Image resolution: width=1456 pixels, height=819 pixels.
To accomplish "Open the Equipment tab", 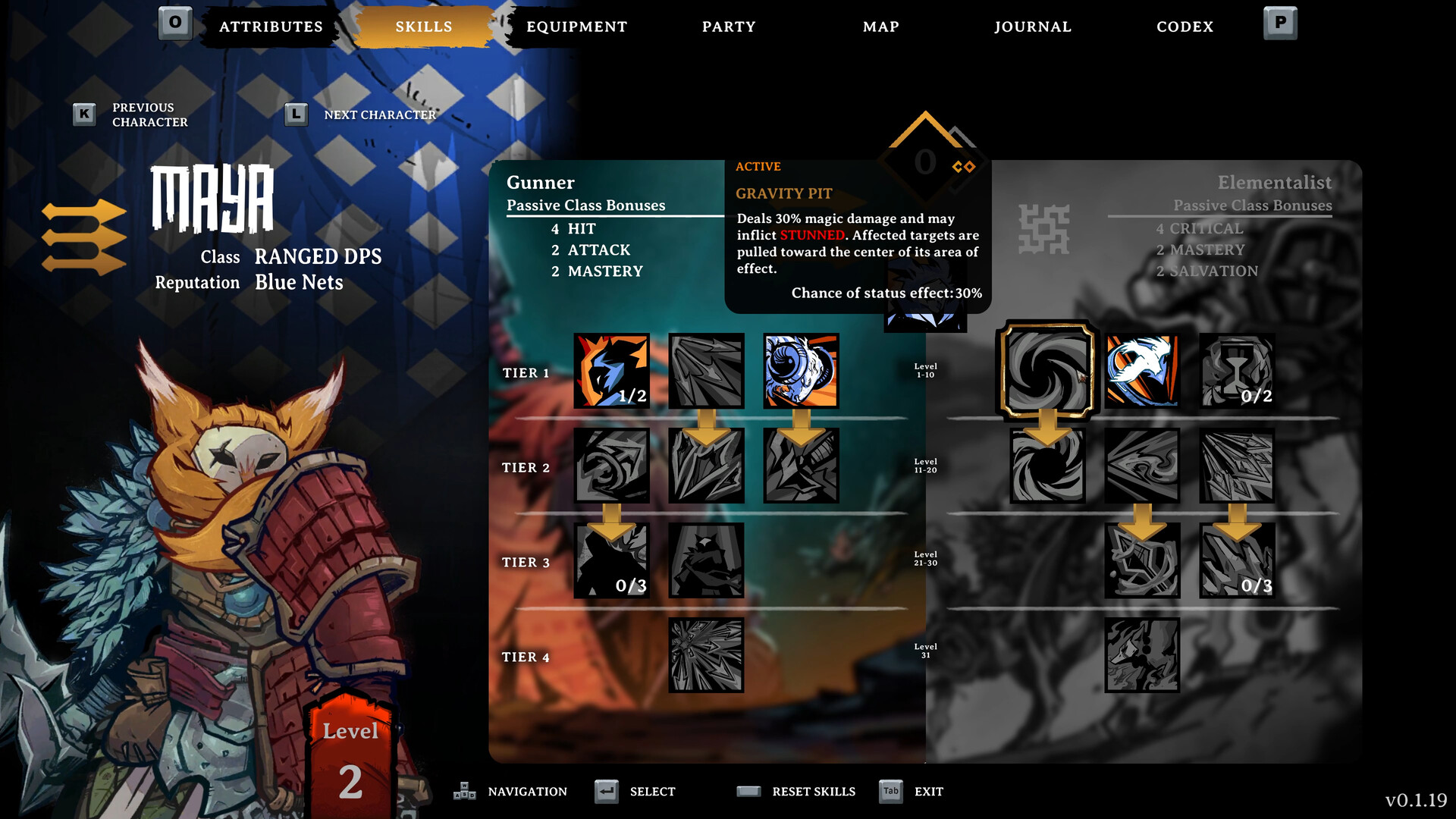I will click(576, 27).
